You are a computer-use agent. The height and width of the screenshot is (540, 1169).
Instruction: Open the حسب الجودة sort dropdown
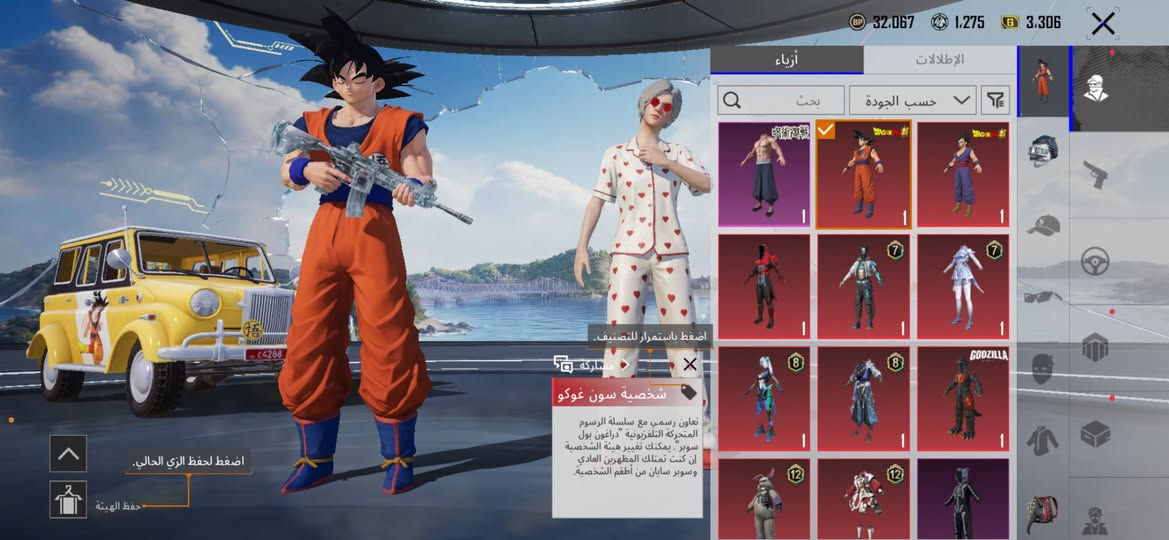[x=912, y=100]
